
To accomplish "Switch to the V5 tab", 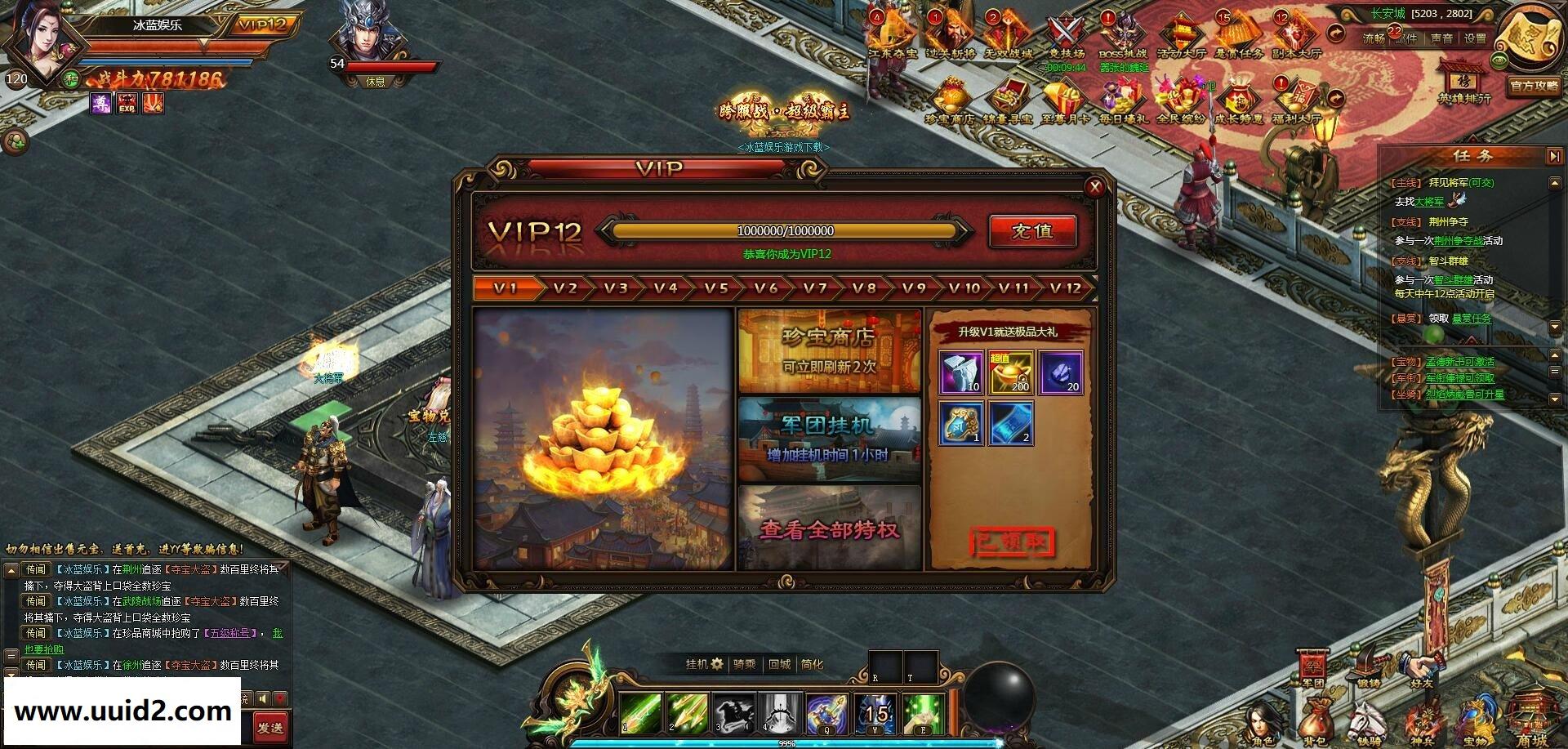I will pos(716,288).
